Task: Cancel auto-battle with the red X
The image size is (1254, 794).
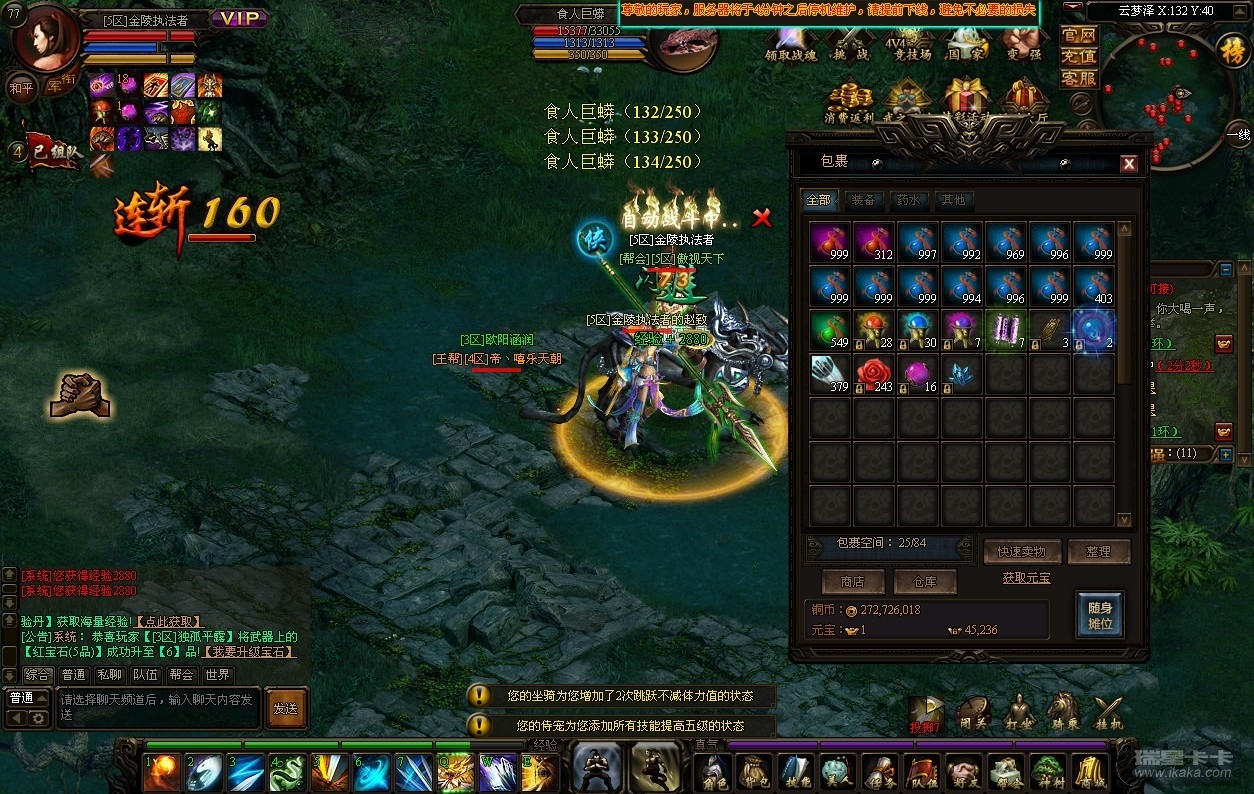Action: [x=762, y=218]
